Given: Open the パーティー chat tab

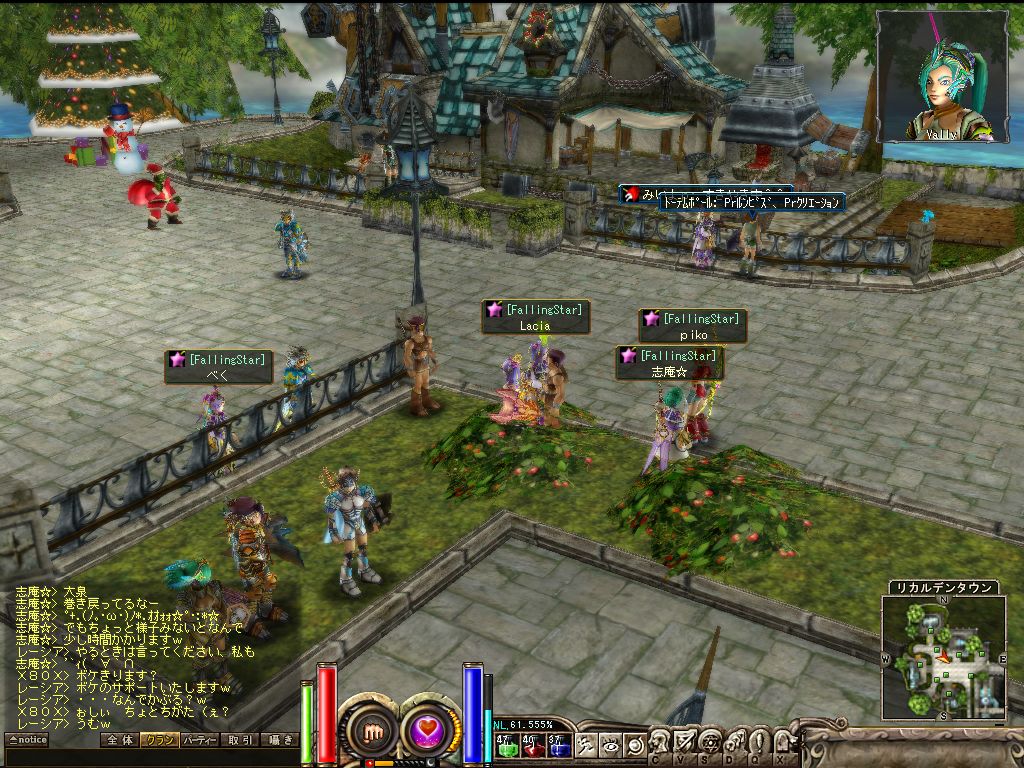Looking at the screenshot, I should click(x=200, y=740).
